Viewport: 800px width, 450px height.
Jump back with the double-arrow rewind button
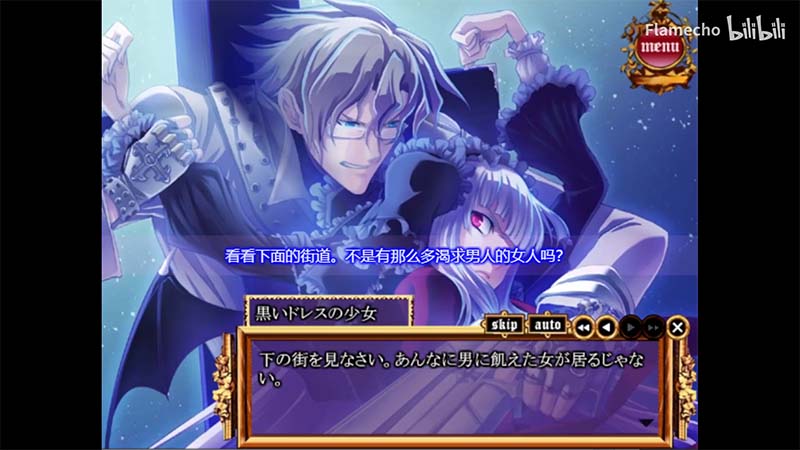click(x=583, y=326)
